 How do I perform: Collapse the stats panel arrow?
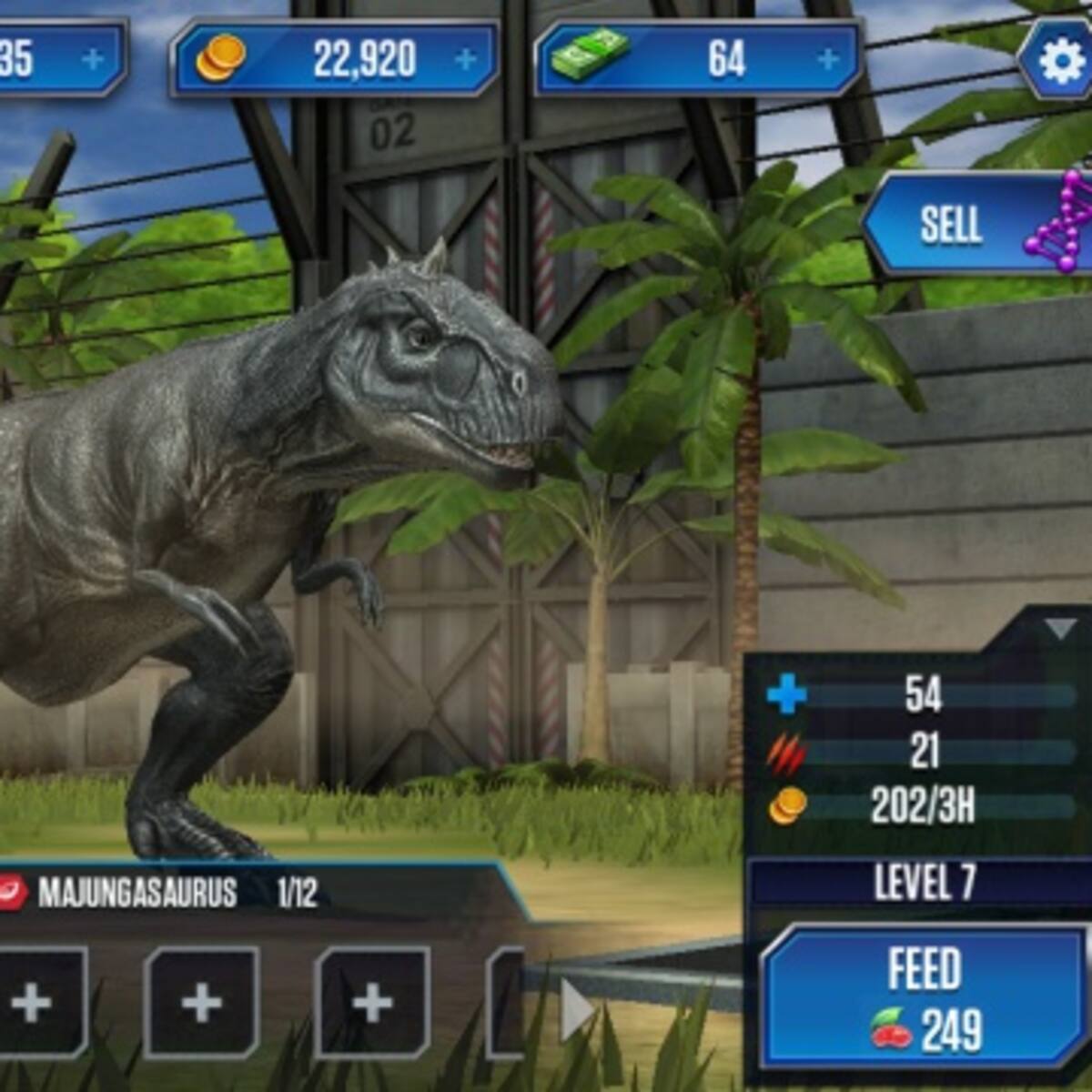pos(1060,629)
